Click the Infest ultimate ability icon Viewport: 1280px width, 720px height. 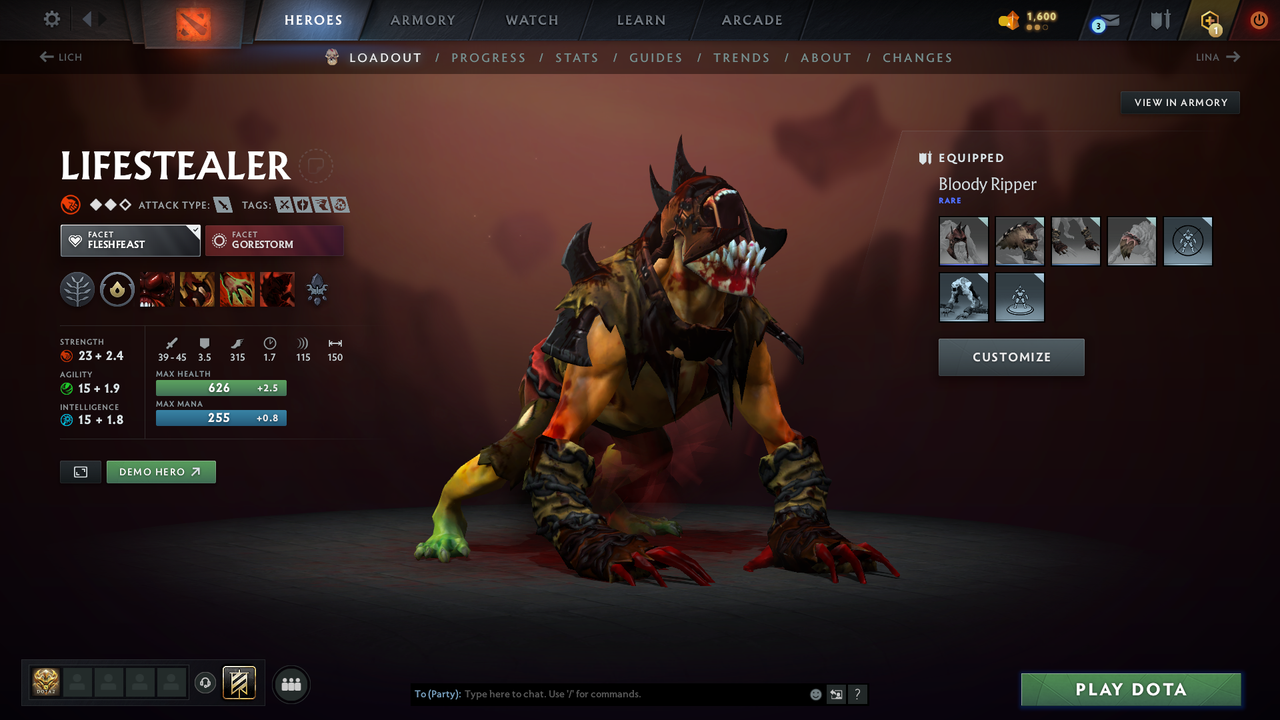(277, 290)
